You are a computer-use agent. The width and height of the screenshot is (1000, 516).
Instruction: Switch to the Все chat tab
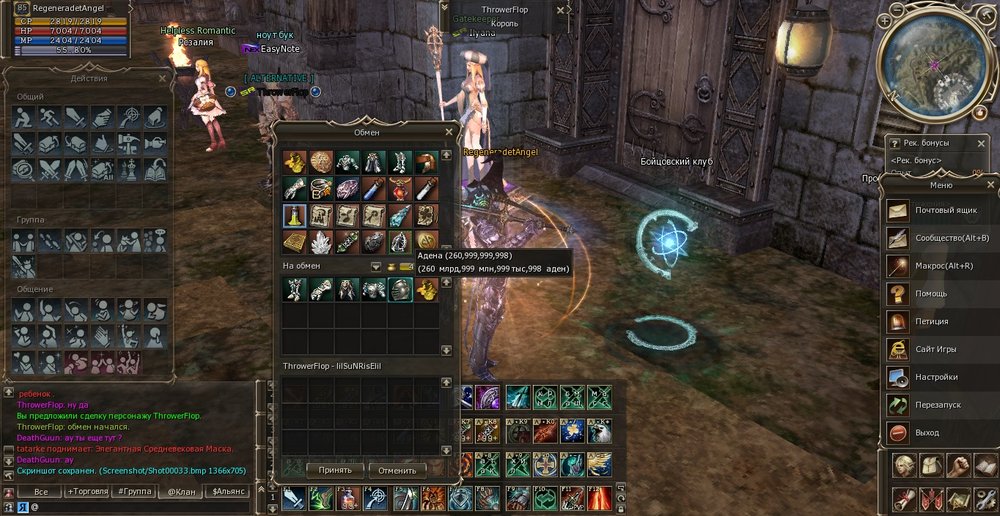pyautogui.click(x=40, y=492)
